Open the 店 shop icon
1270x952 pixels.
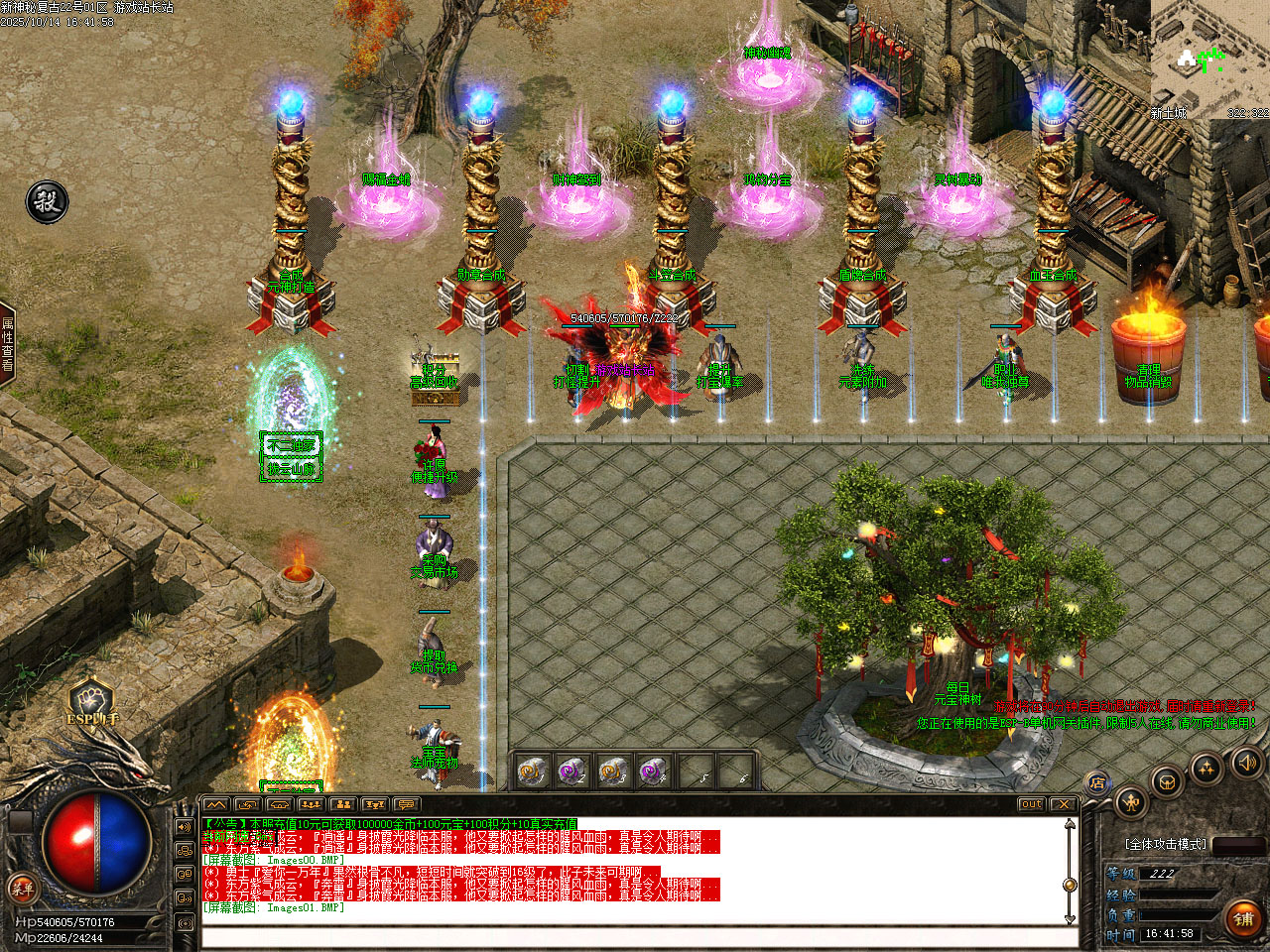coord(1097,782)
